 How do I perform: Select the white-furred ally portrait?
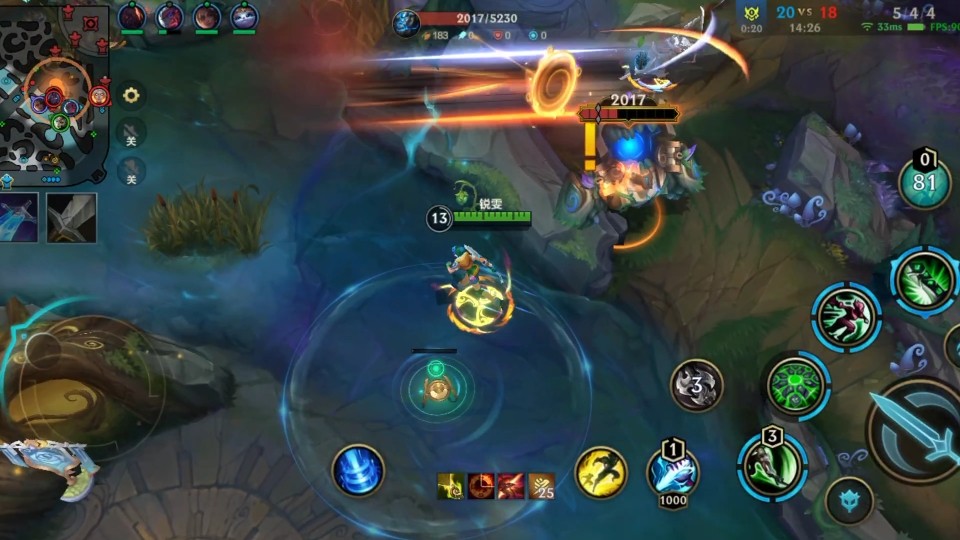244,17
